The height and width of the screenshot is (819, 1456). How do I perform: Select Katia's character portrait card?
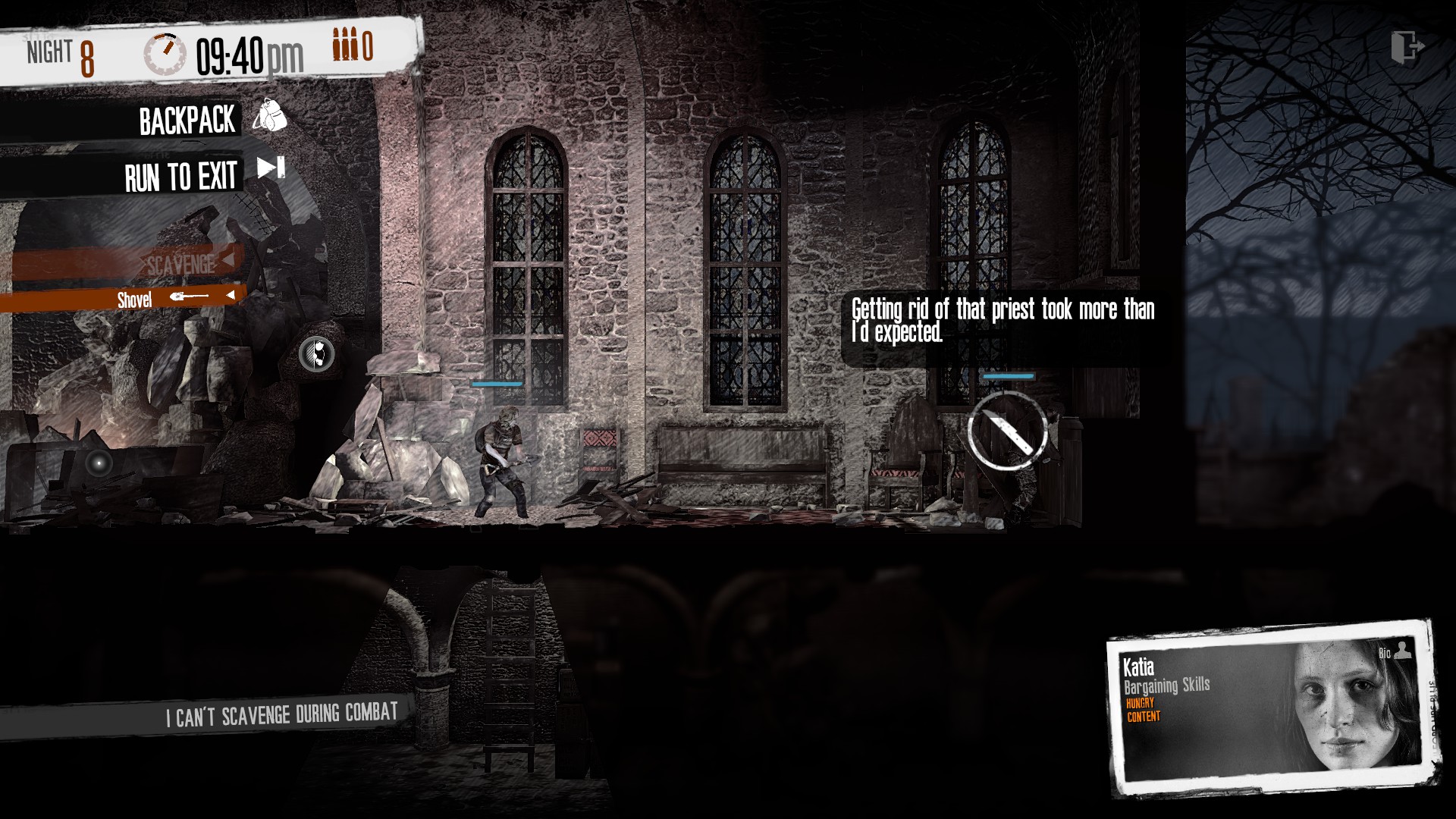(x=1272, y=709)
